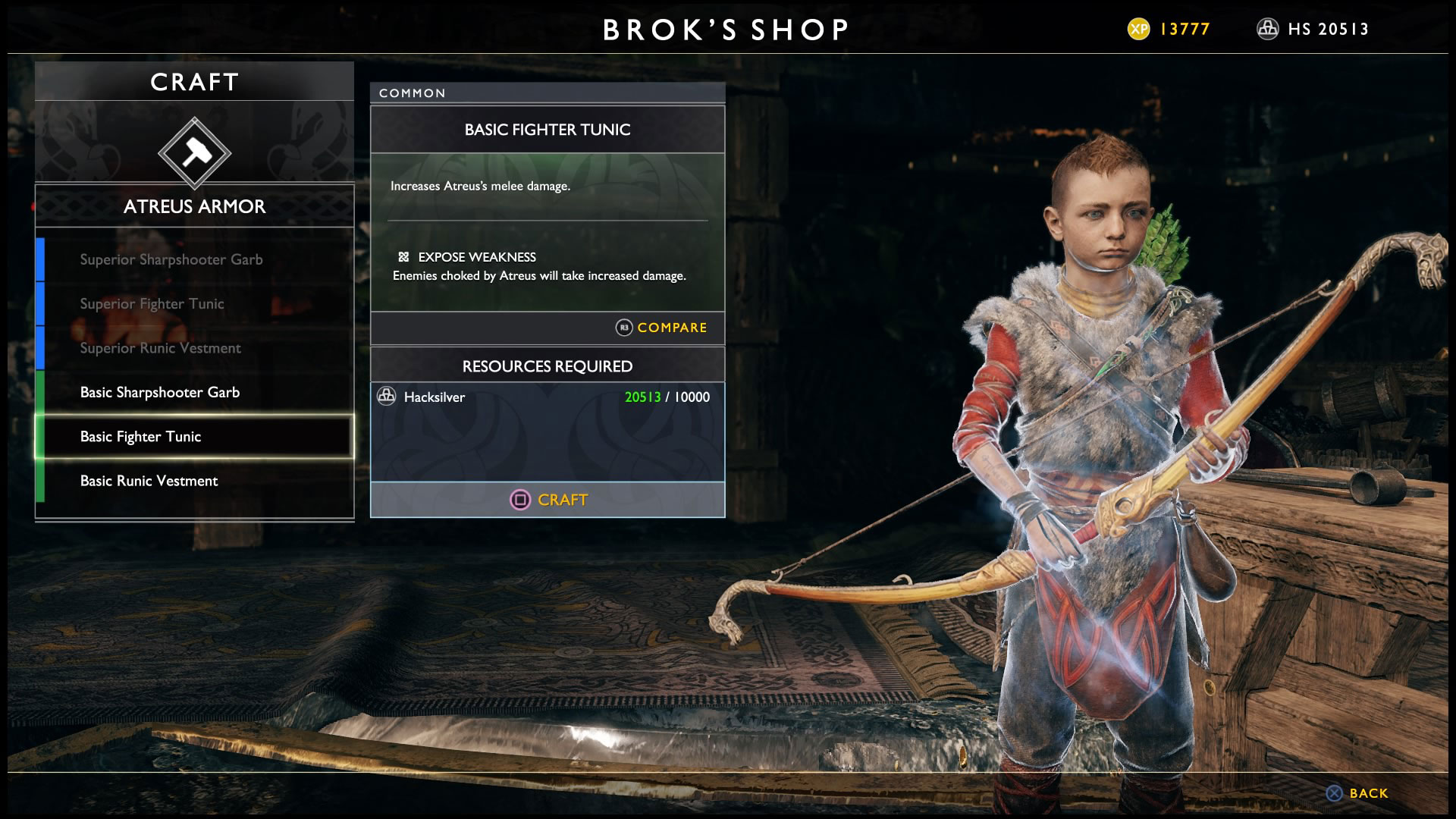The width and height of the screenshot is (1456, 819).
Task: Pick the Basic Sharpshooter Garb
Action: [x=160, y=392]
